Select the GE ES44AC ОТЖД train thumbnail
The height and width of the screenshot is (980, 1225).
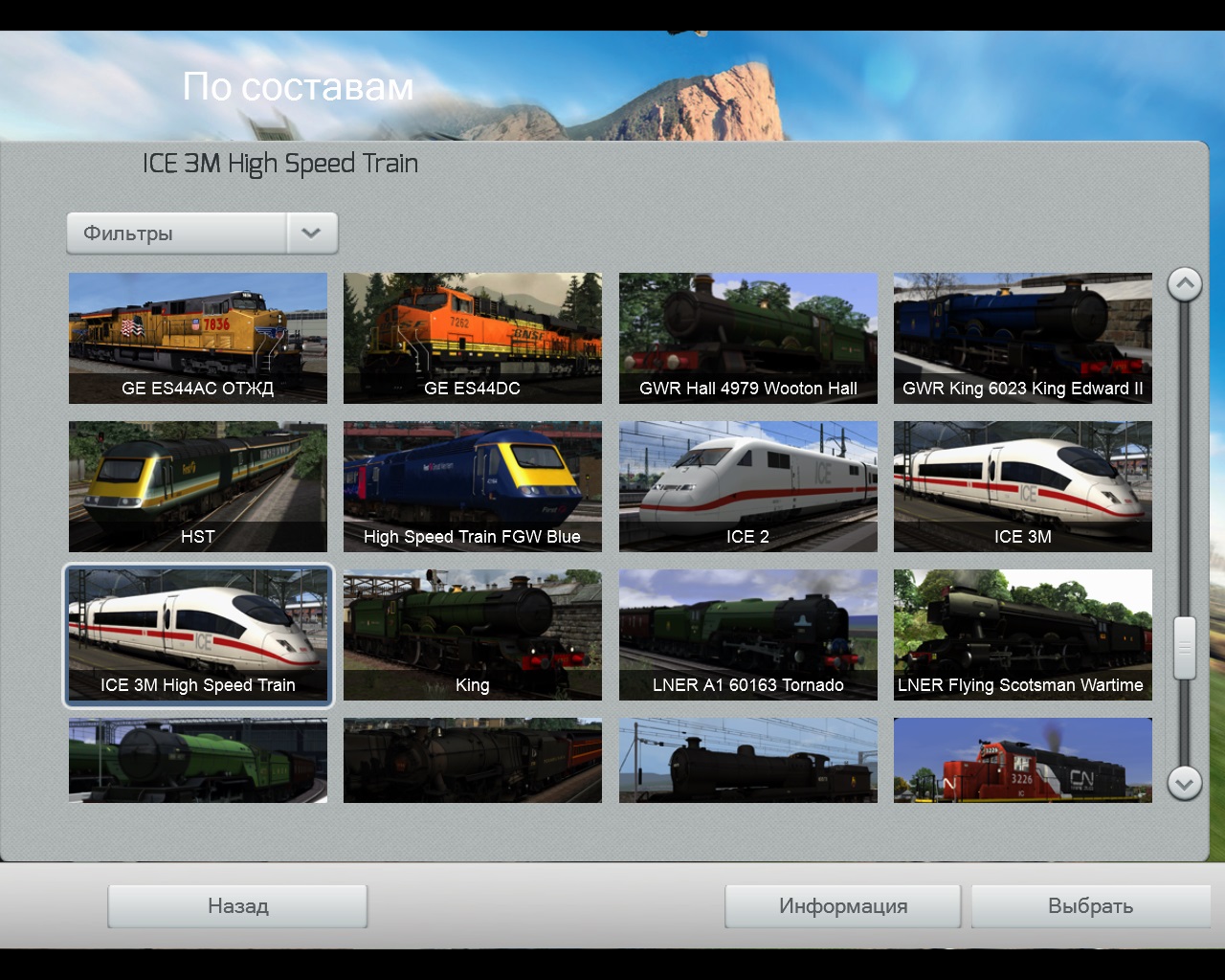(x=198, y=337)
